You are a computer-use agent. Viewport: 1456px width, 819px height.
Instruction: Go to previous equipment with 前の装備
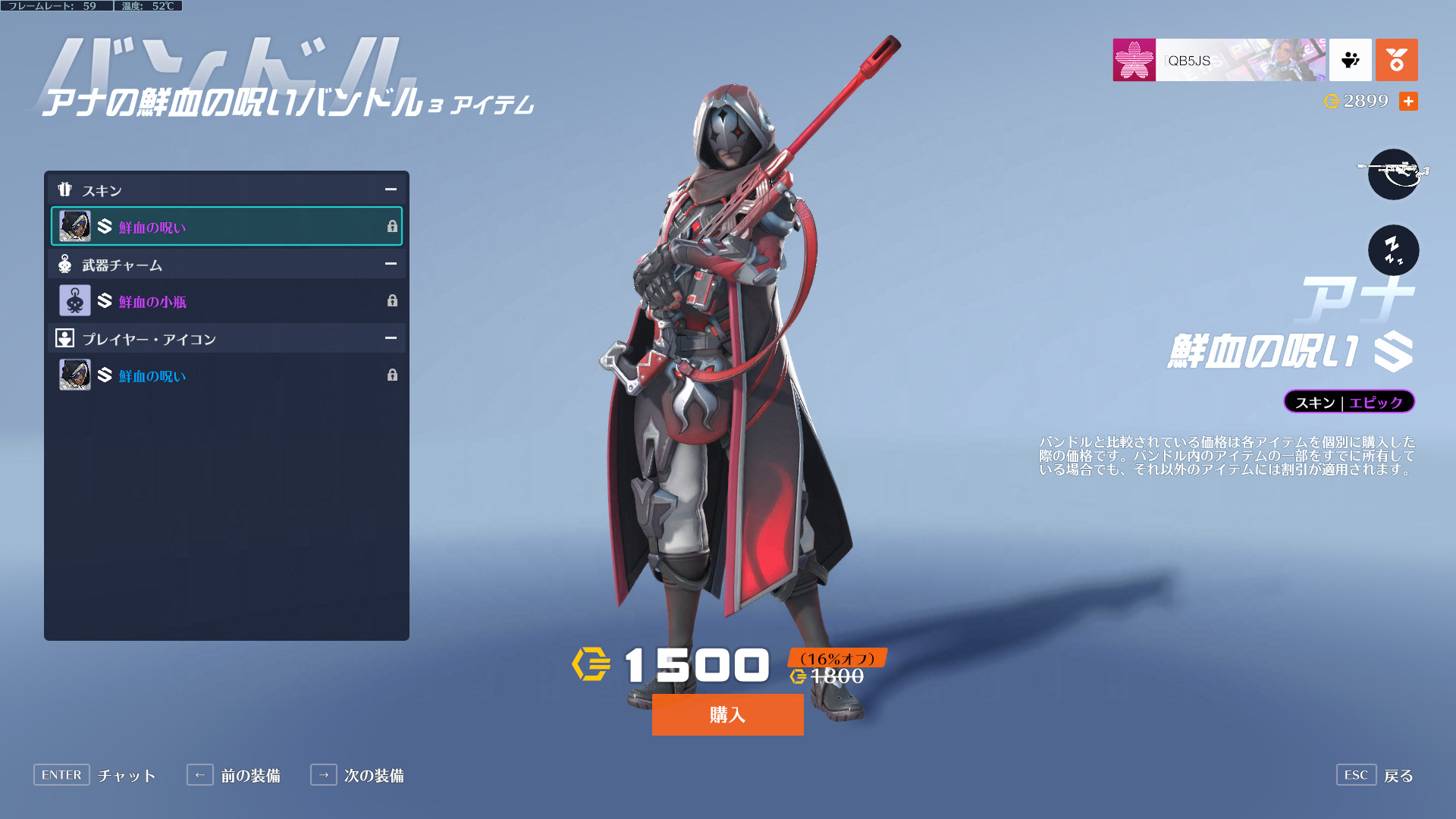(235, 775)
